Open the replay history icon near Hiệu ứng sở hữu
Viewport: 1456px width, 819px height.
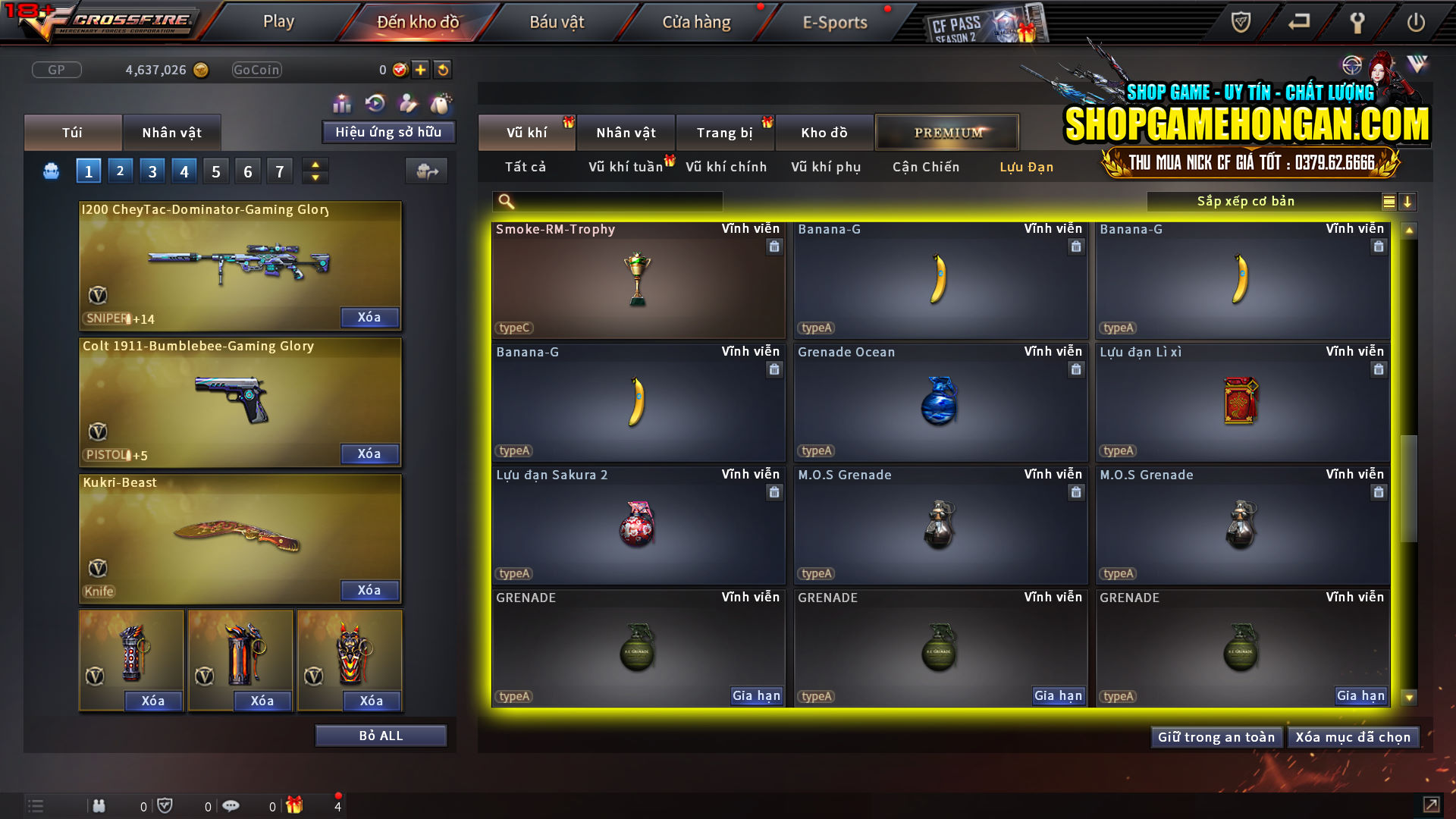pyautogui.click(x=374, y=102)
